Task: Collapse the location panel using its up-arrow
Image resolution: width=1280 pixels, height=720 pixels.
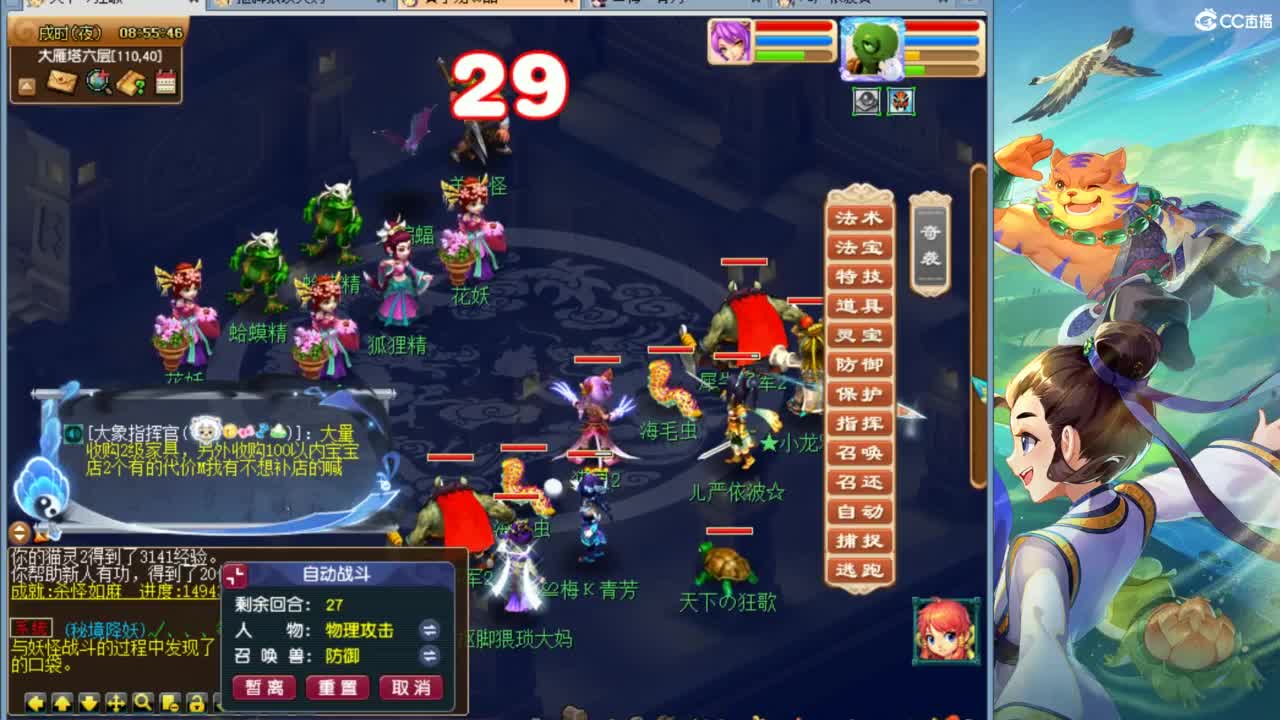Action: [x=27, y=86]
